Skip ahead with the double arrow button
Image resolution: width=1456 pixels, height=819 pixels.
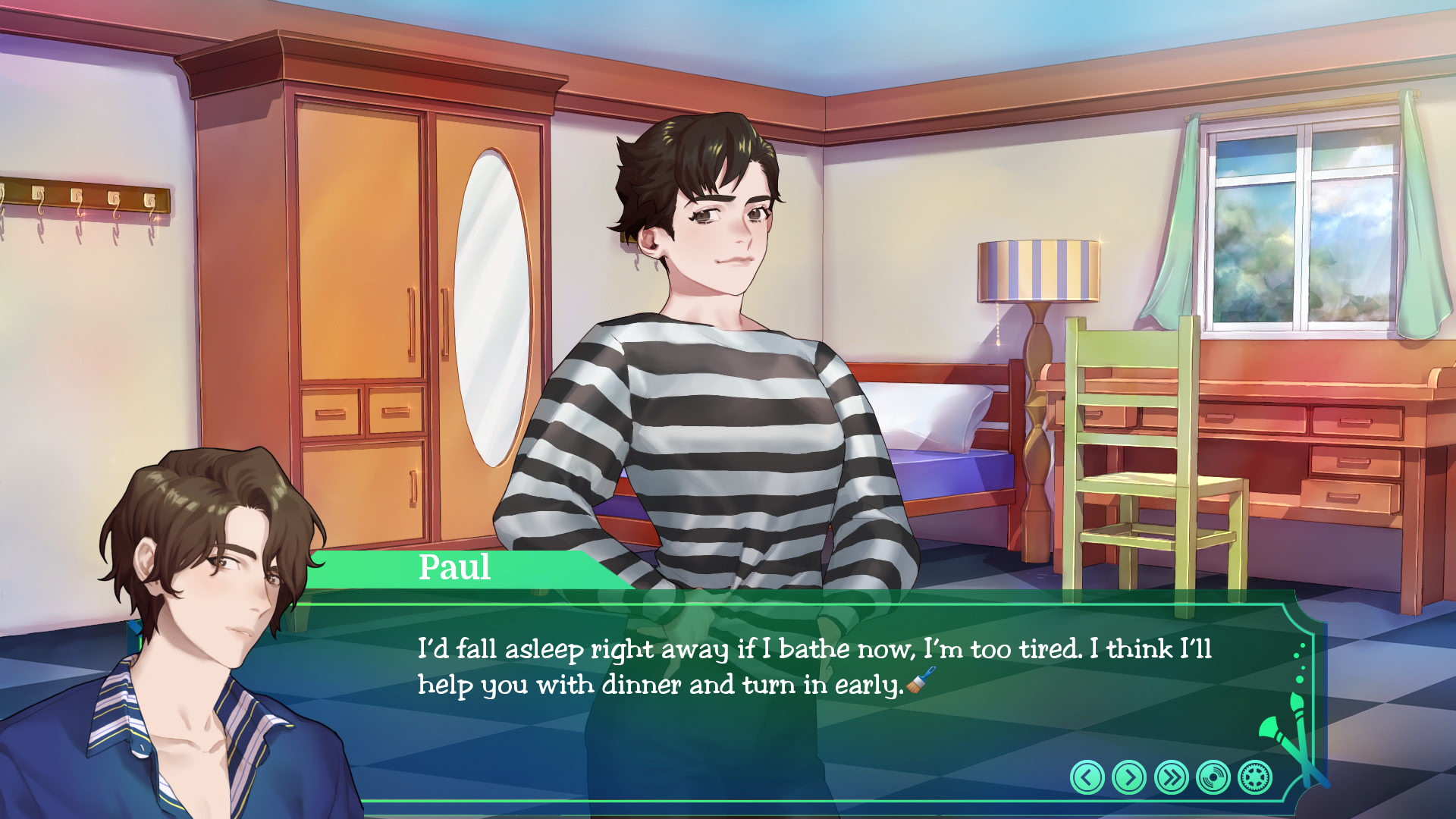pos(1171,777)
